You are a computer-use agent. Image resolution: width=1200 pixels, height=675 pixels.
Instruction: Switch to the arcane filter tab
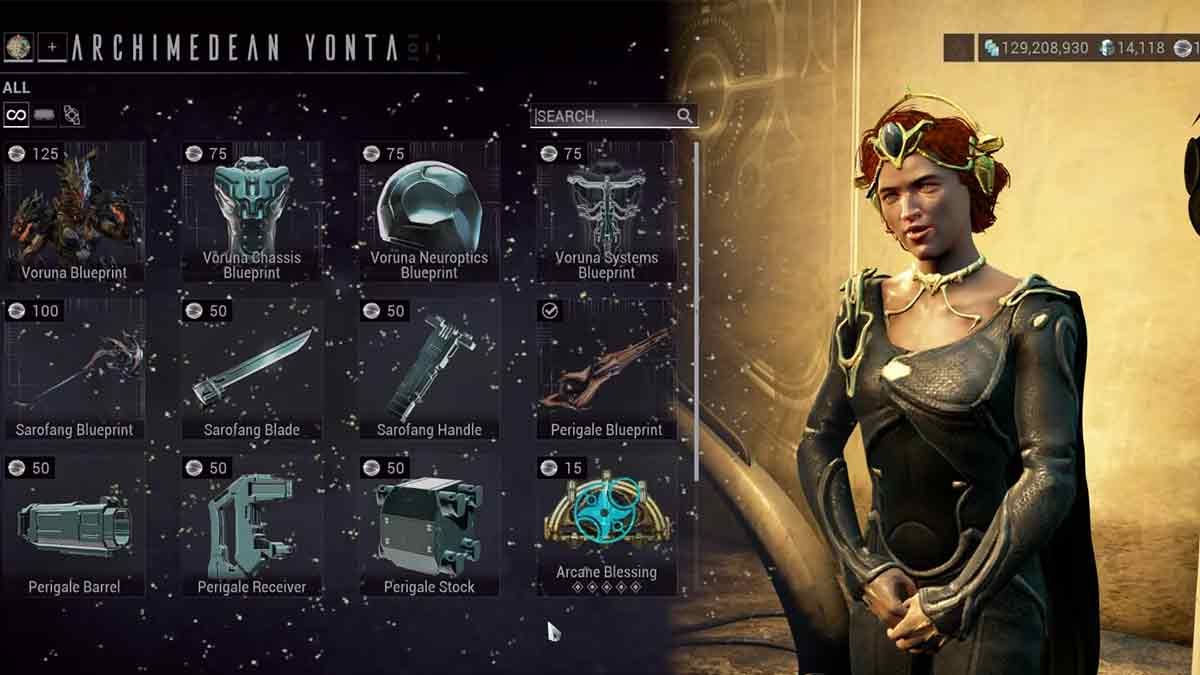(71, 115)
